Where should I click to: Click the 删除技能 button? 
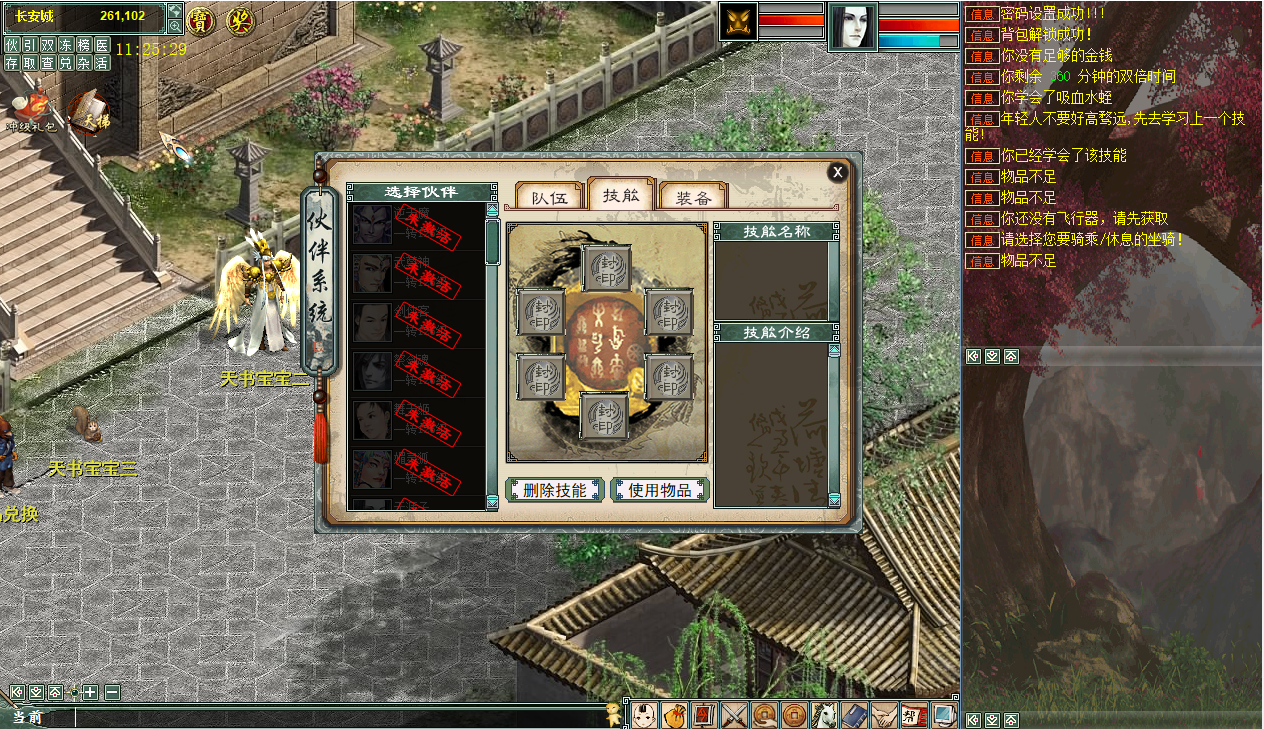click(x=555, y=490)
